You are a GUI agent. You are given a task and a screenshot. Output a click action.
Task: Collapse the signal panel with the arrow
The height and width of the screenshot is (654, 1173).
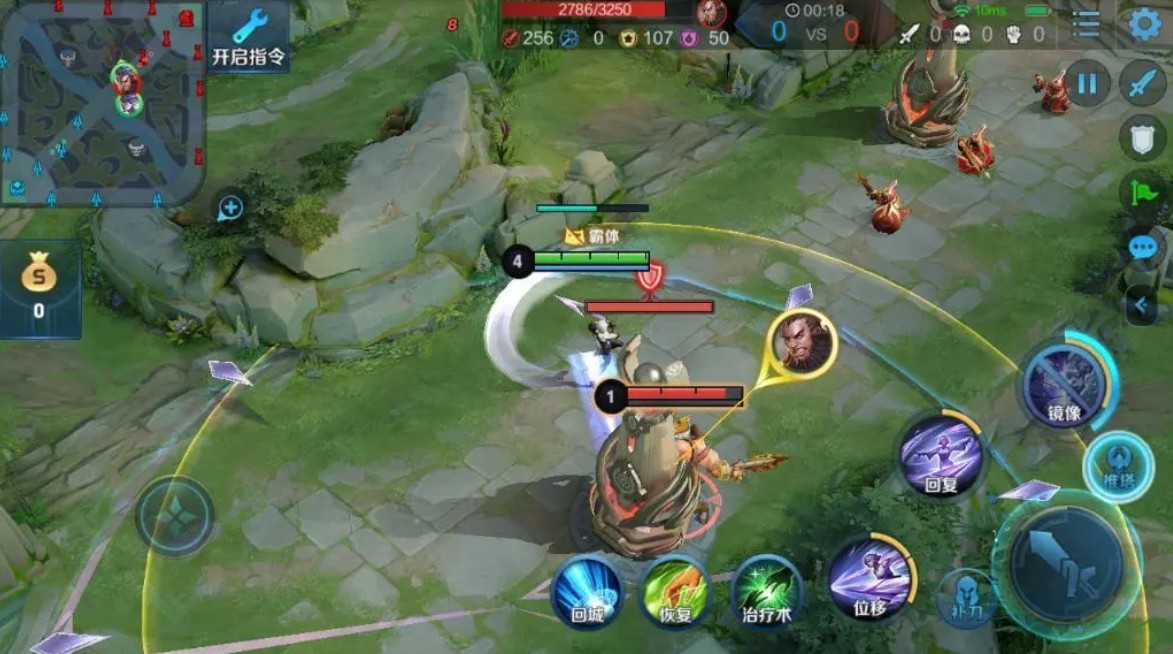click(x=1142, y=304)
